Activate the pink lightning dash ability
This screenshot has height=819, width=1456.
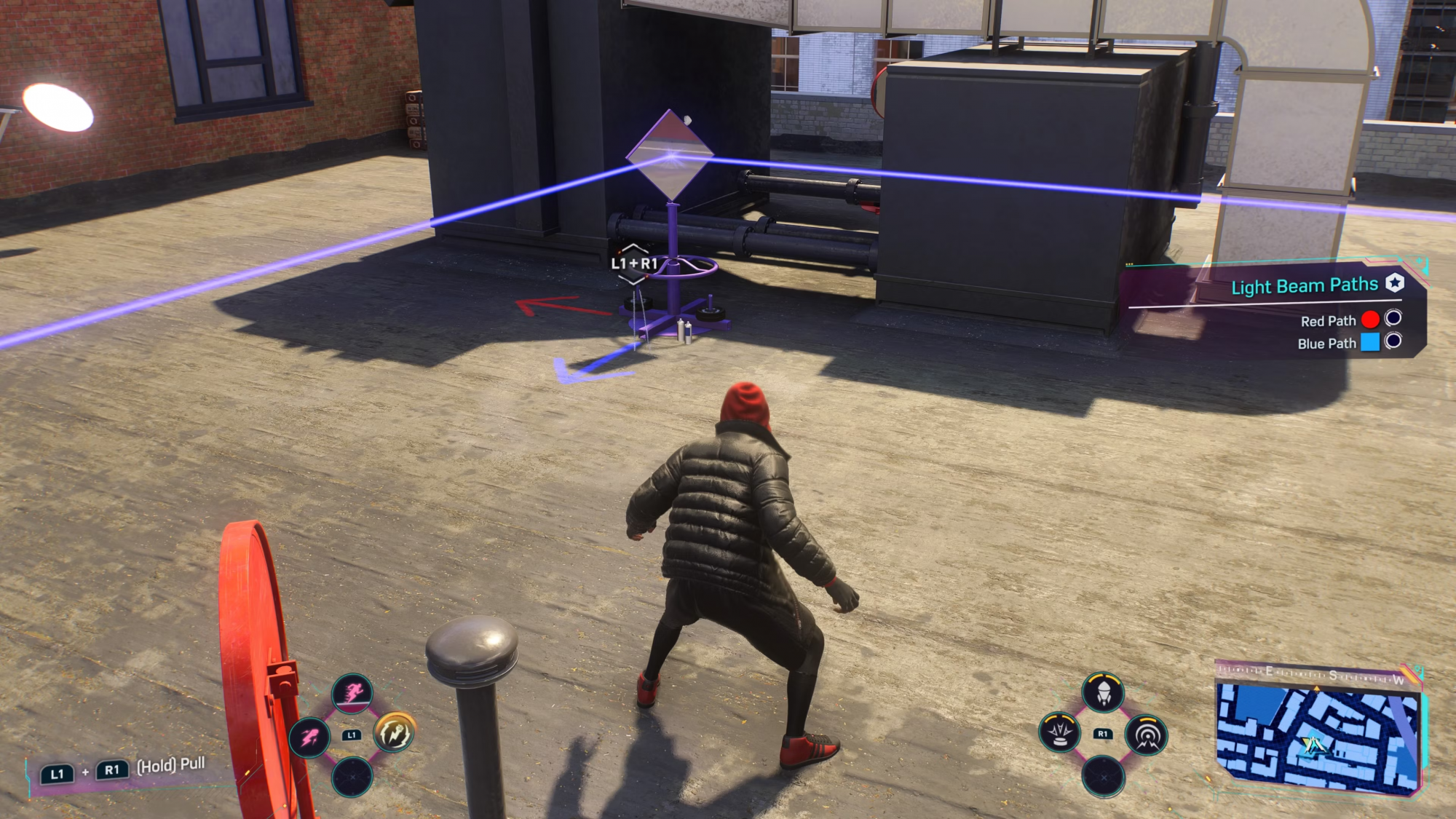pyautogui.click(x=309, y=737)
